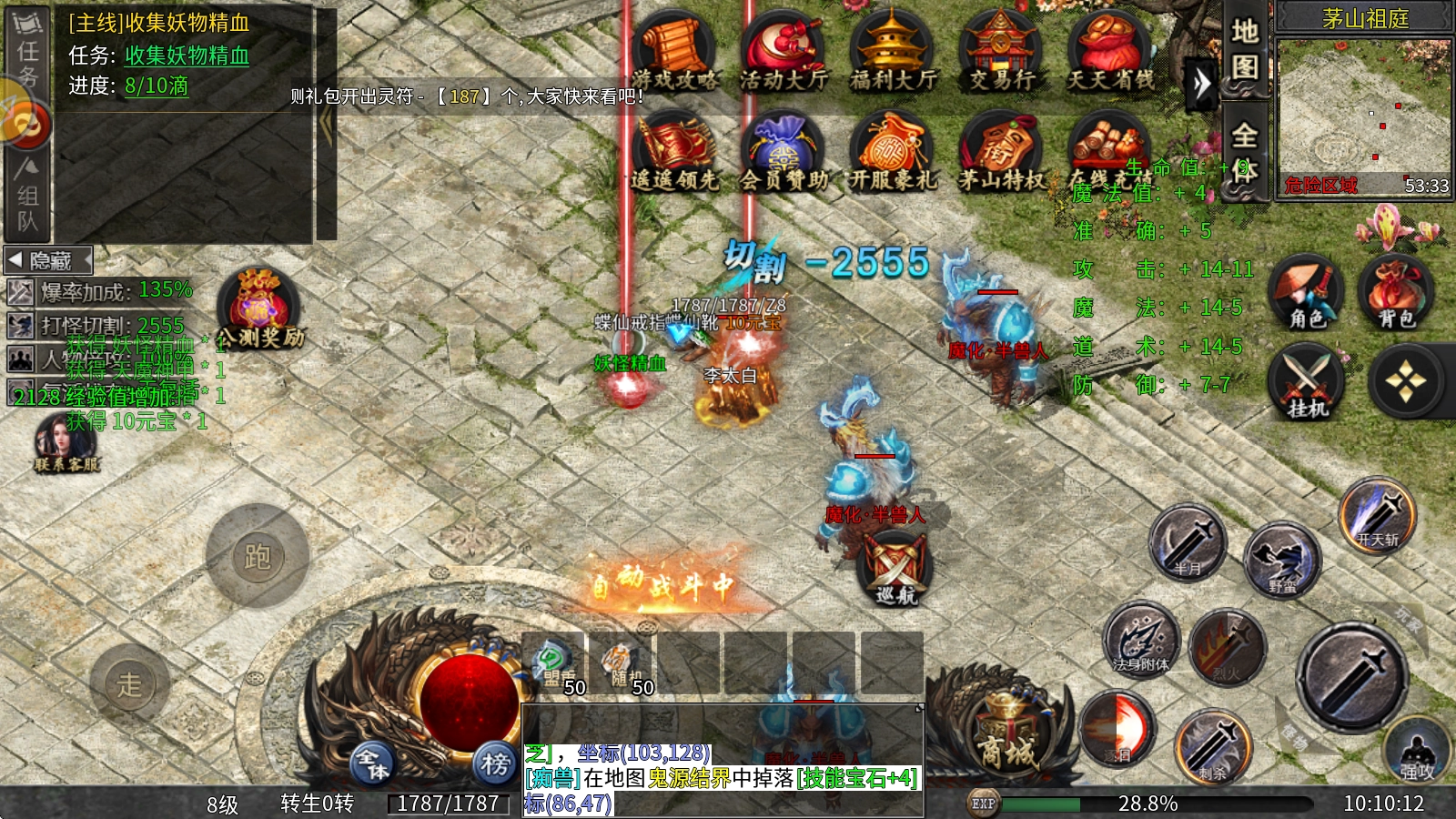
Task: Toggle 挂机 auto-battle mode
Action: point(1308,382)
